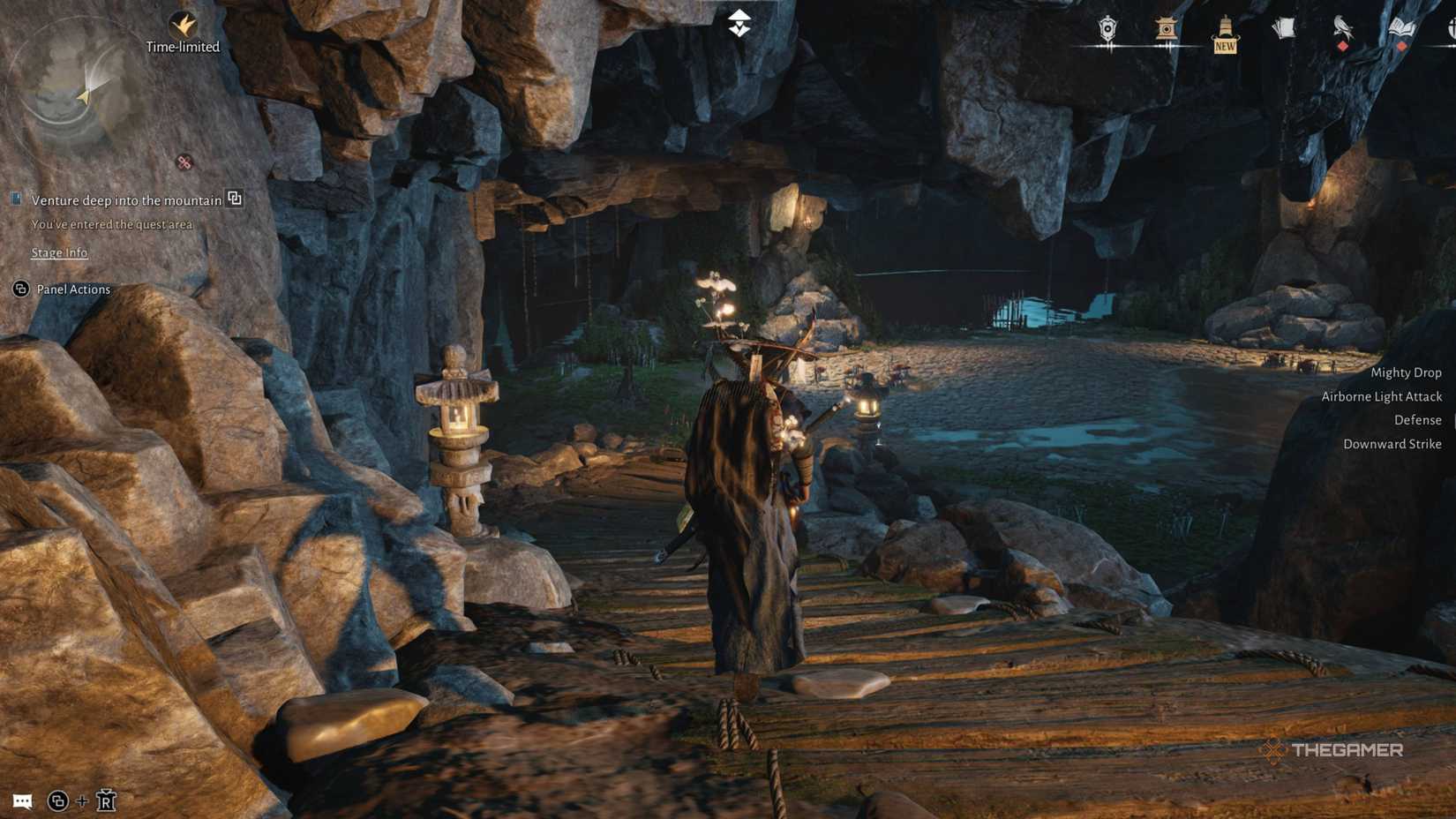This screenshot has height=819, width=1456.
Task: Expand the Stage Info section
Action: pyautogui.click(x=59, y=253)
